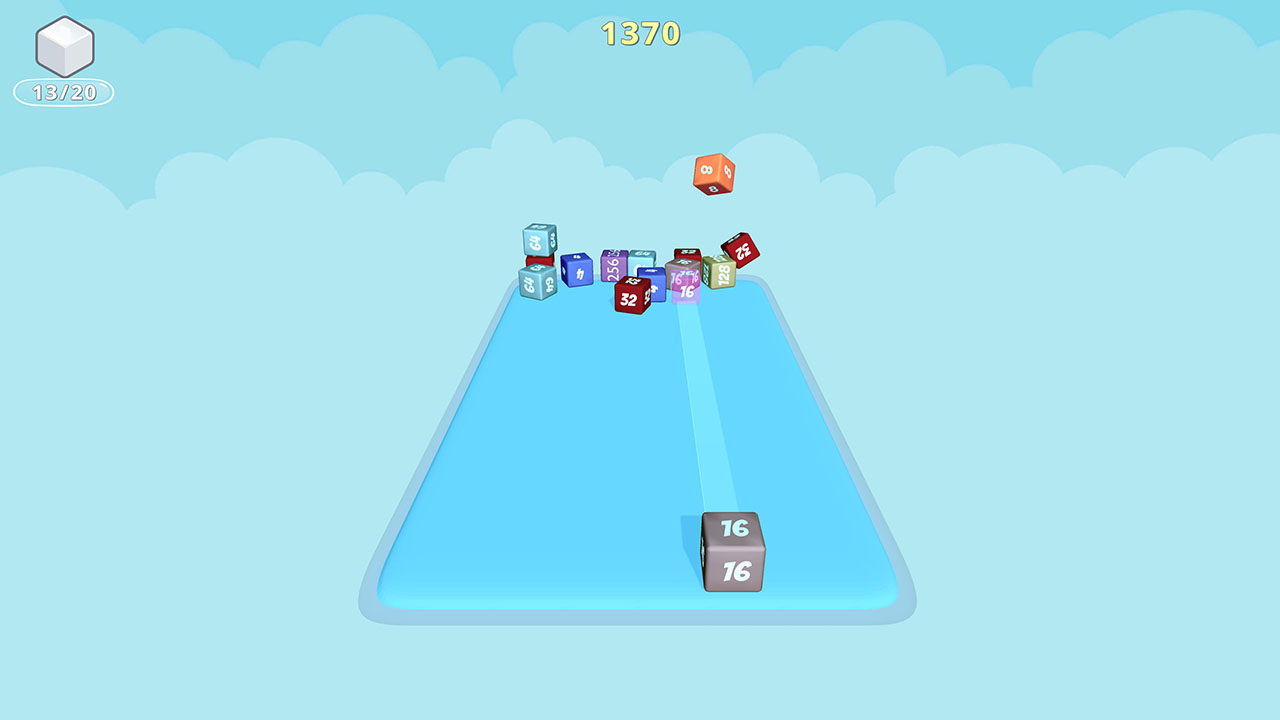Click the gray 16 player cube
This screenshot has width=1280, height=720.
(734, 555)
